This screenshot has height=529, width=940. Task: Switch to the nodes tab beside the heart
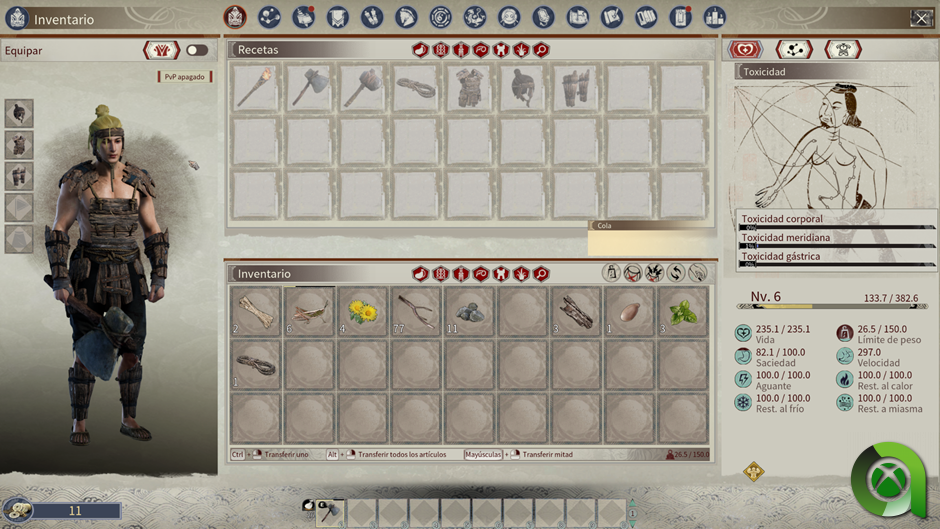[794, 50]
